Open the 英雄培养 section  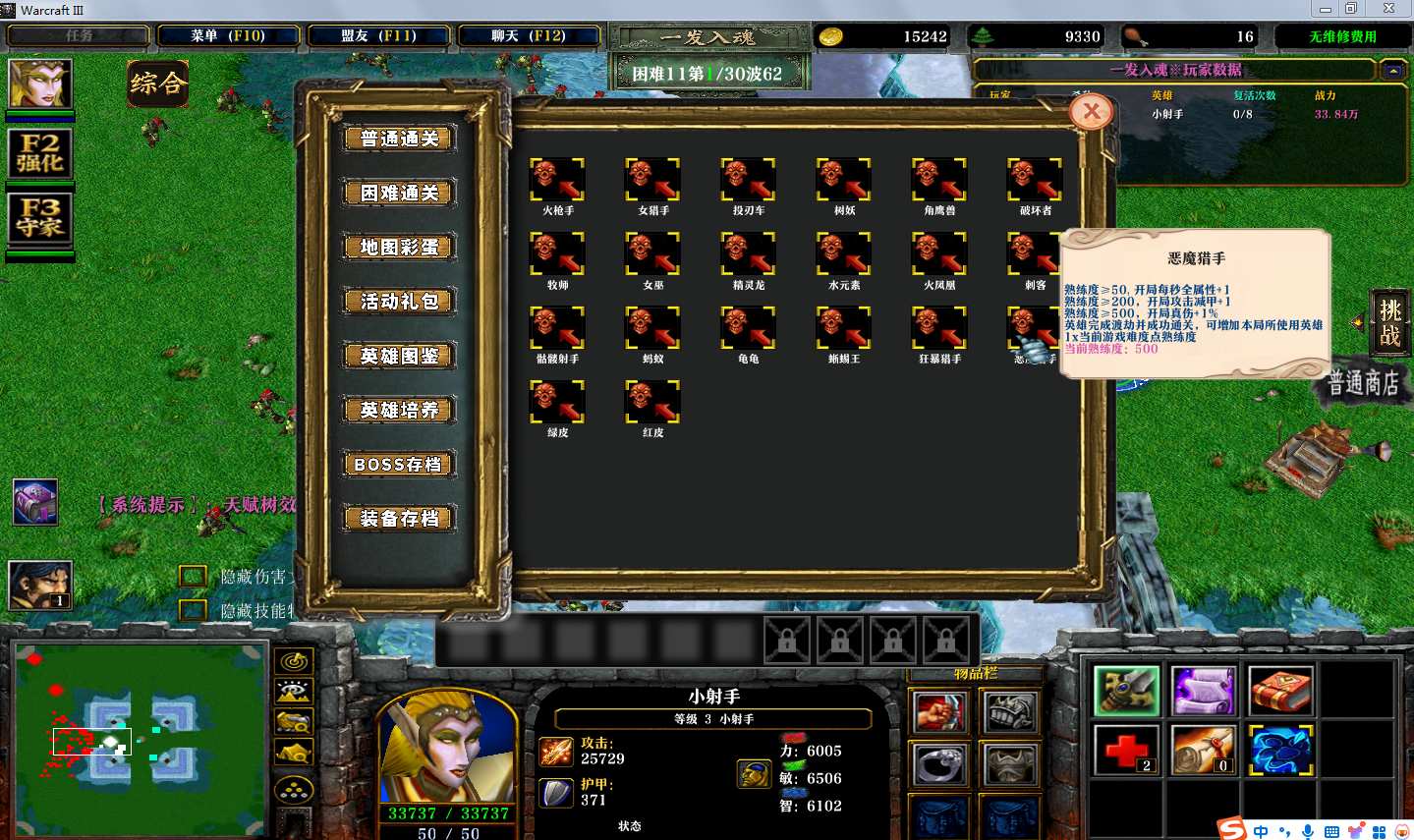point(399,410)
